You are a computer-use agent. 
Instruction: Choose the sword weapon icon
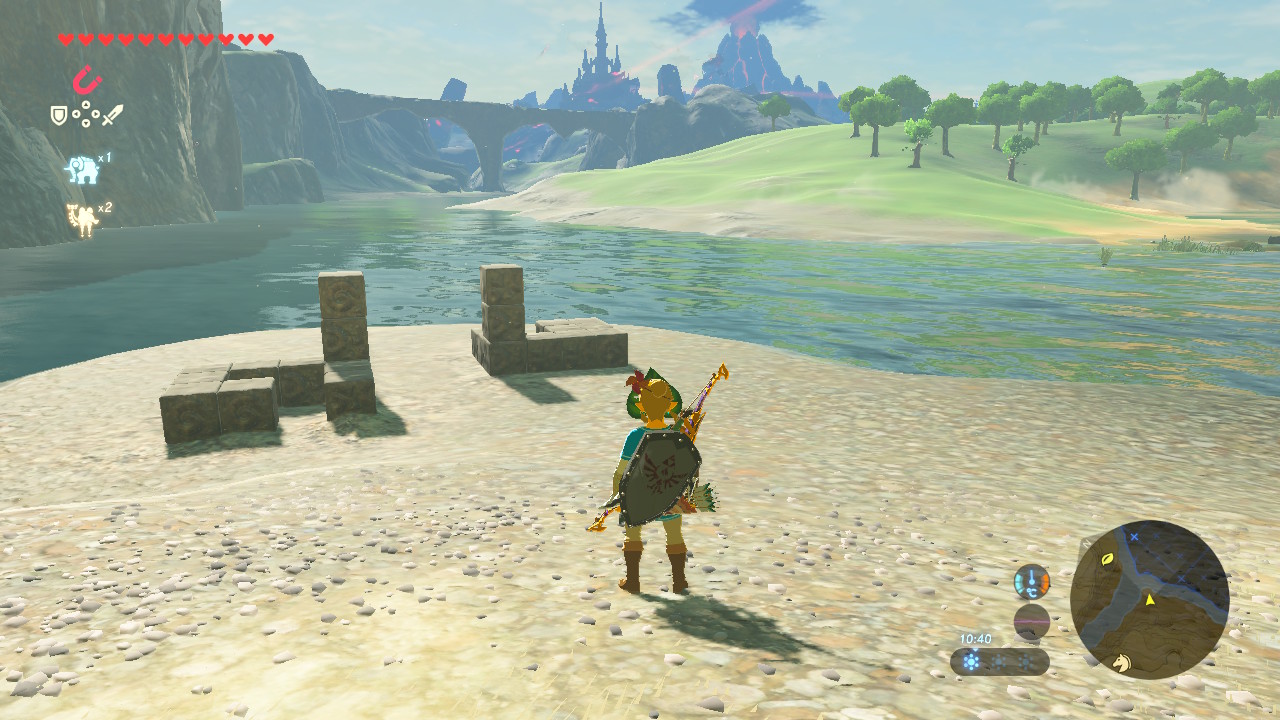[113, 115]
